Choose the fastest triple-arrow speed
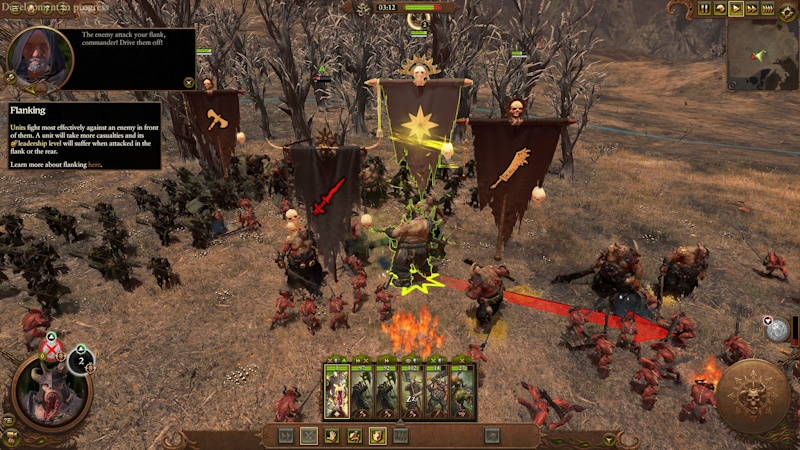 tap(769, 9)
